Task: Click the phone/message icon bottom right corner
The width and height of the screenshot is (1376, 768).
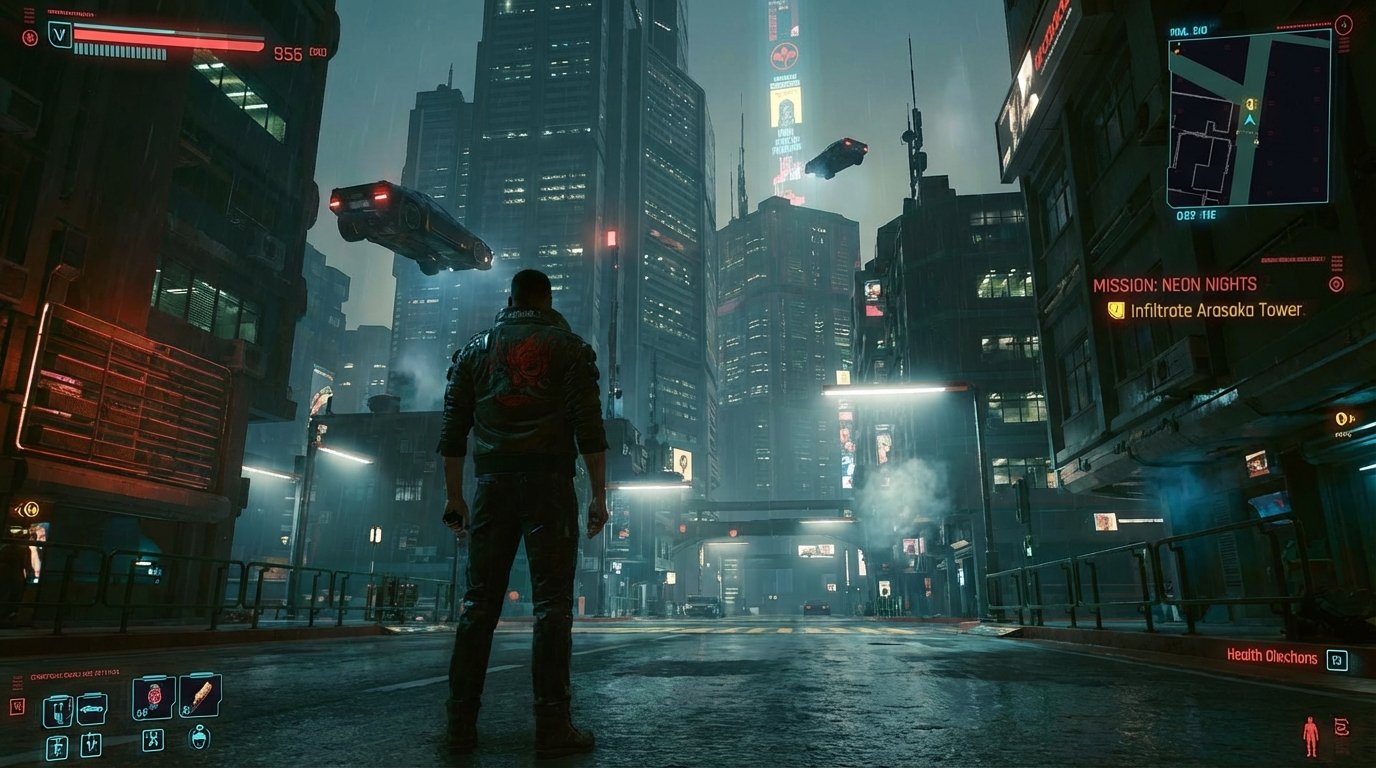Action: pyautogui.click(x=1342, y=727)
